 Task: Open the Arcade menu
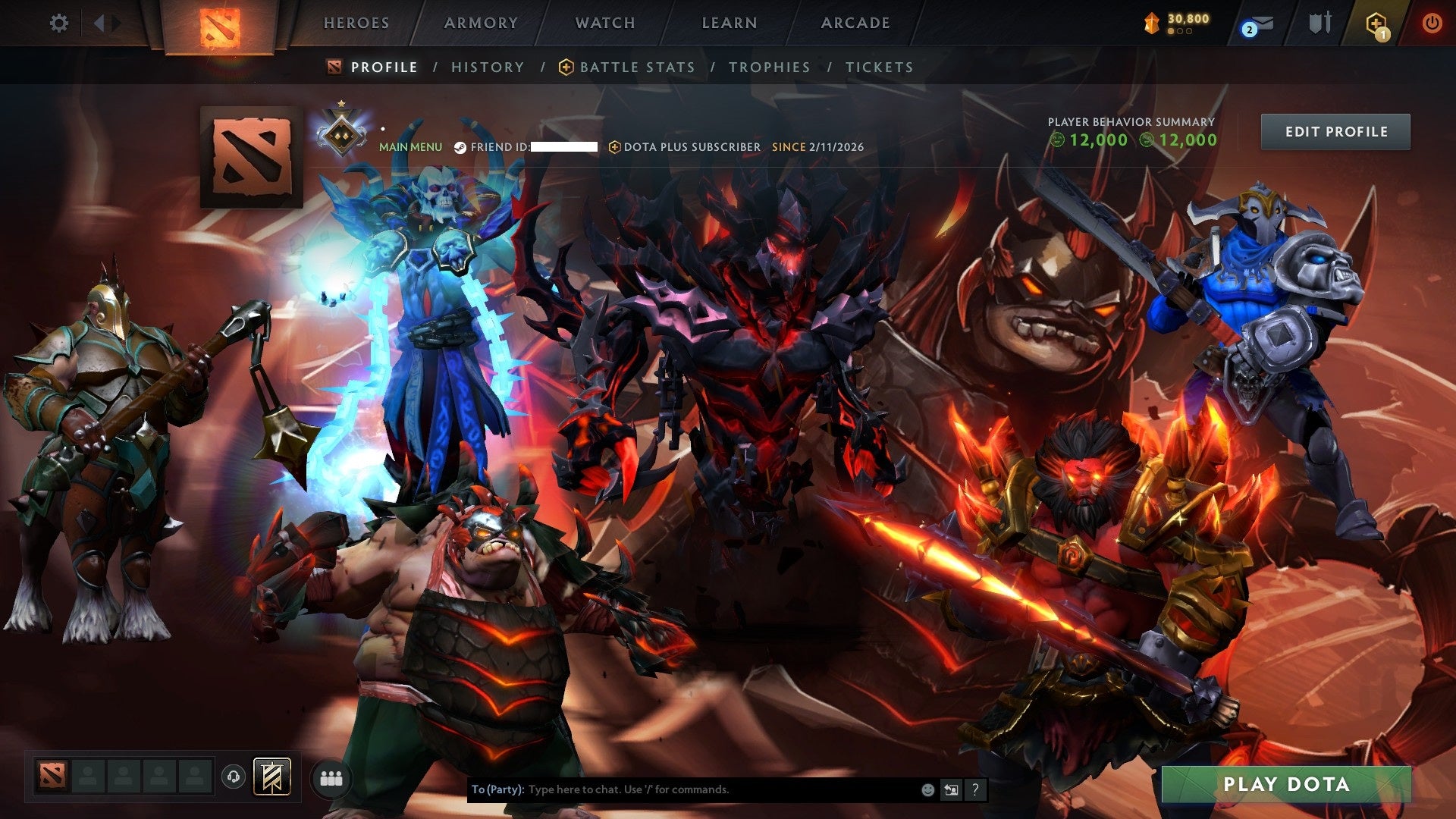tap(855, 23)
